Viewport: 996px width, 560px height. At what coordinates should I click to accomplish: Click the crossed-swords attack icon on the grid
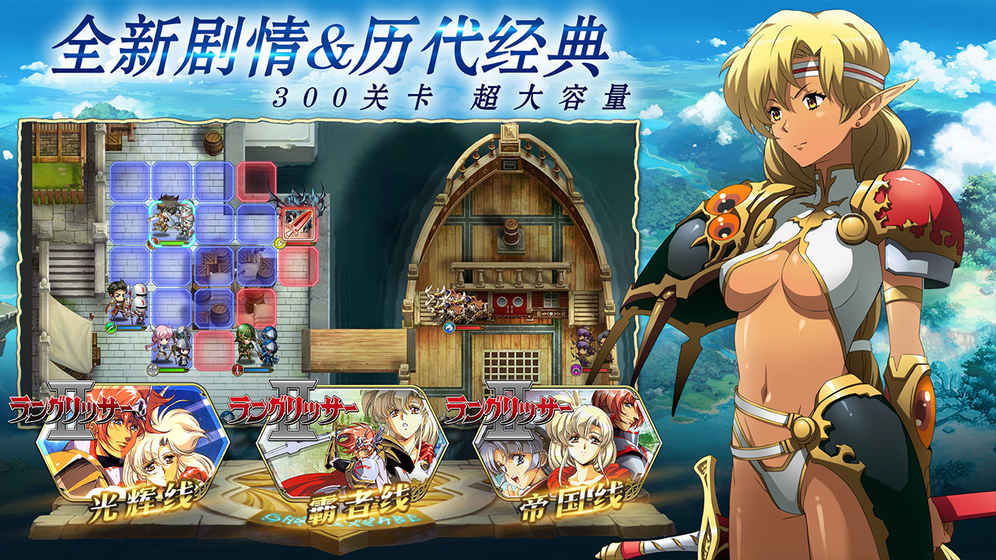(297, 222)
